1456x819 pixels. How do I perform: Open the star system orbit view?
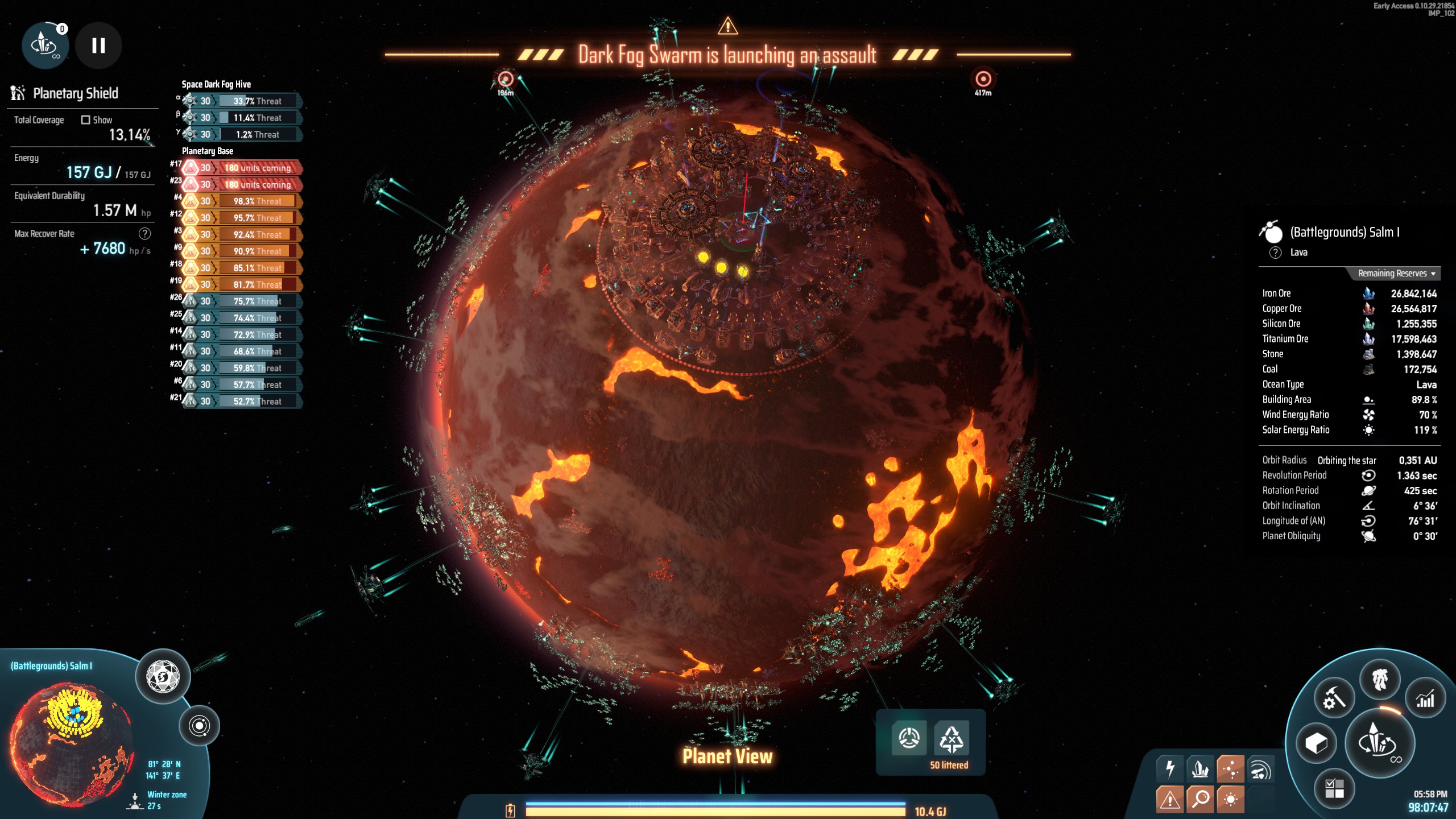pyautogui.click(x=200, y=726)
